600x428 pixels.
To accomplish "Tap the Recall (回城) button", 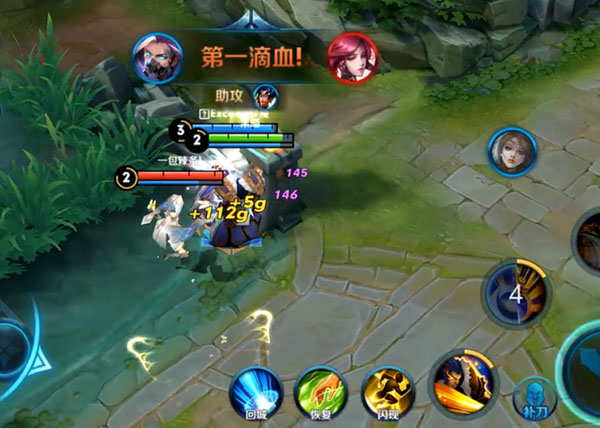I will 256,392.
